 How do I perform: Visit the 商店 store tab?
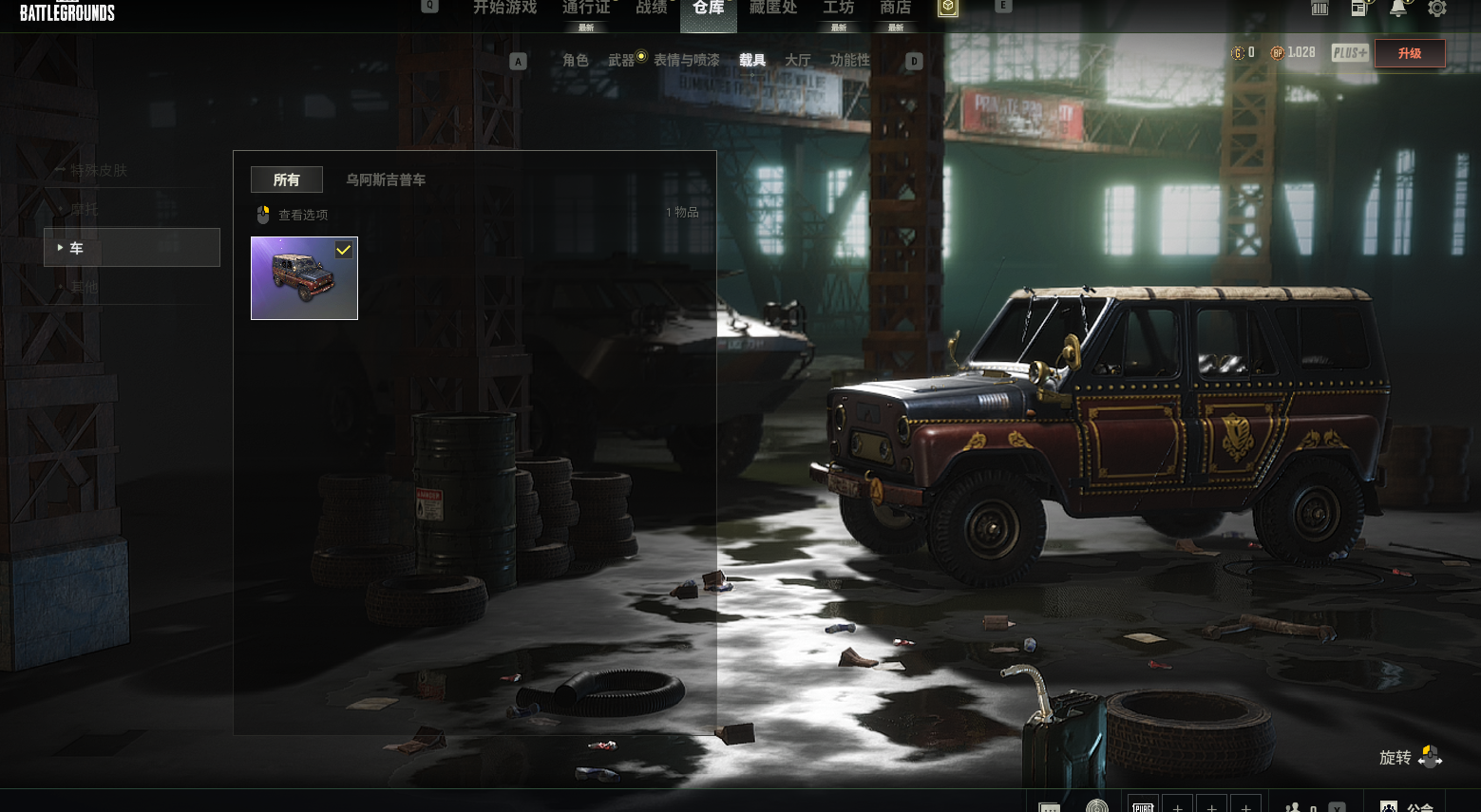point(895,9)
